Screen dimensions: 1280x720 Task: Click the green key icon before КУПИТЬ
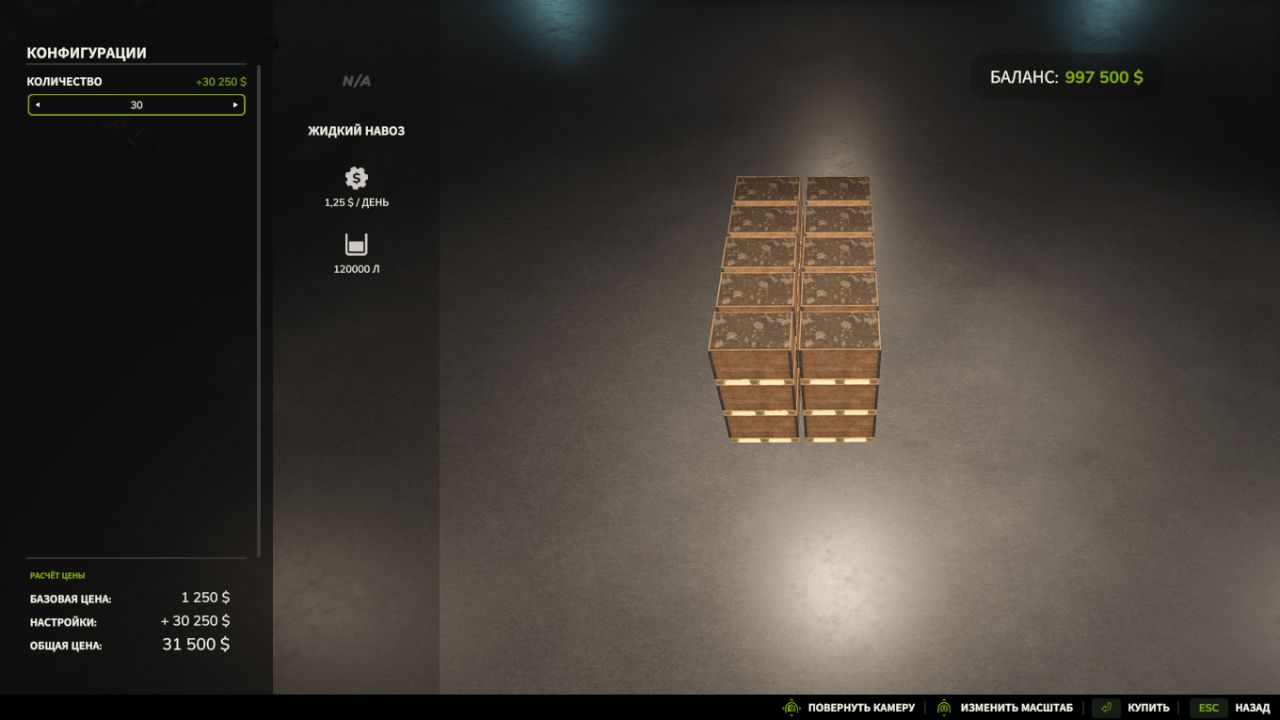pyautogui.click(x=1106, y=707)
